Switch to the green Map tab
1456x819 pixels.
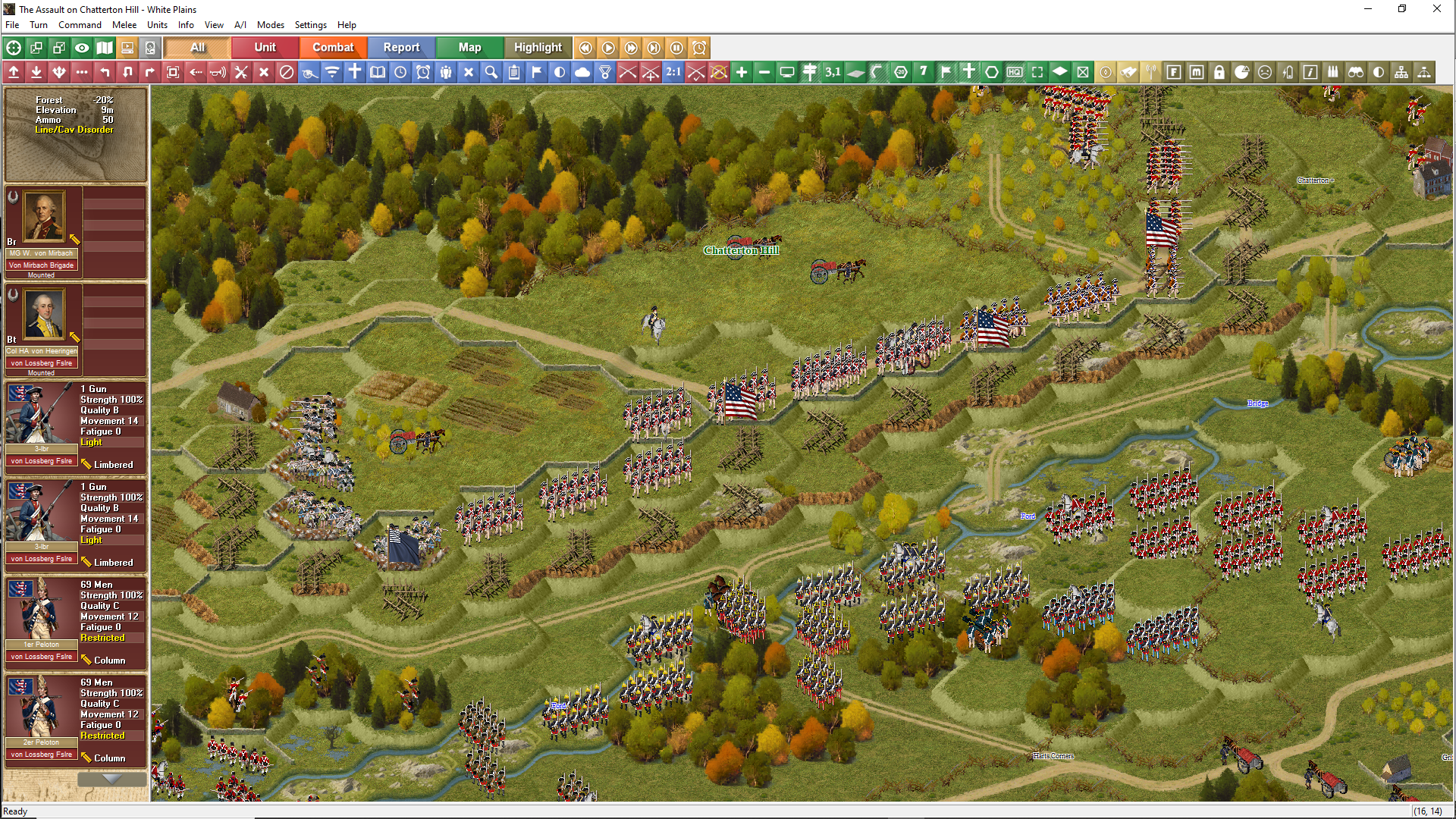[469, 47]
